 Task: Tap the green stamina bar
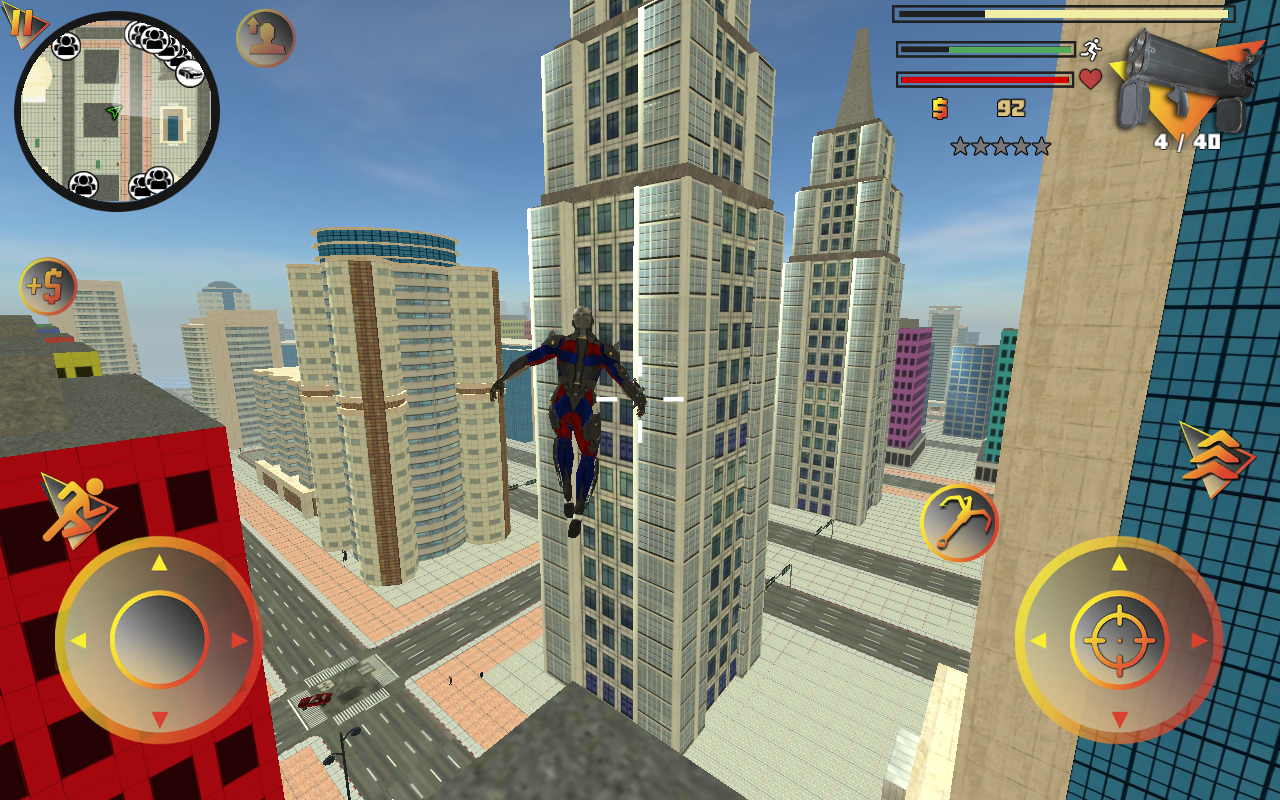(985, 48)
